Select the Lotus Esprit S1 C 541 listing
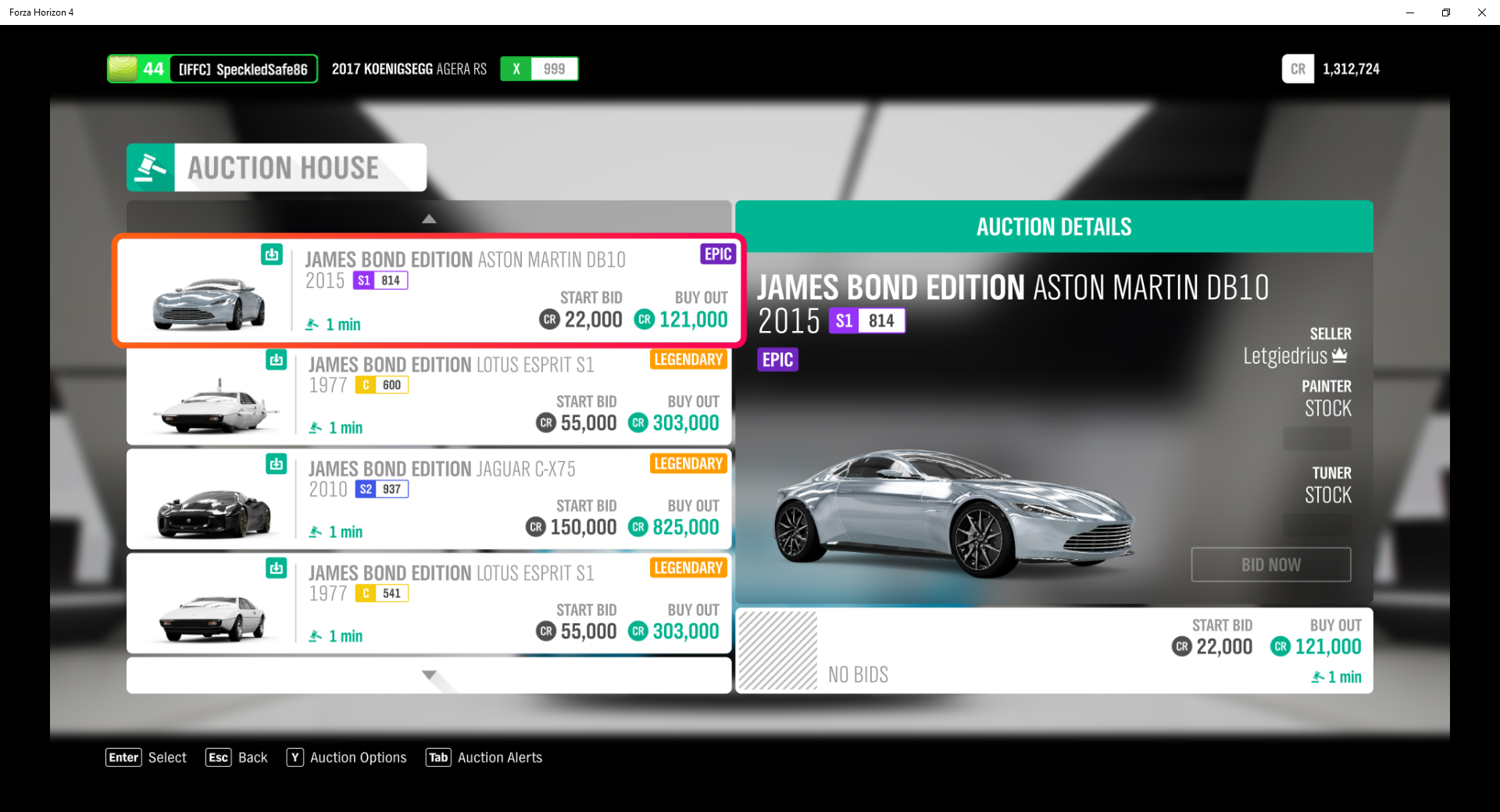The image size is (1500, 812). tap(428, 603)
